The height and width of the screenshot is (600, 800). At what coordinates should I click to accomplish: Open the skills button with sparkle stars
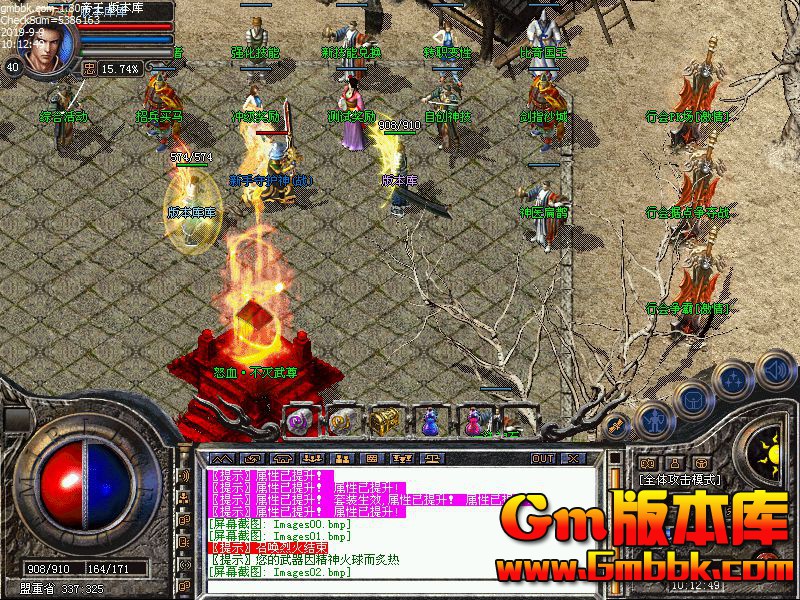(x=733, y=380)
